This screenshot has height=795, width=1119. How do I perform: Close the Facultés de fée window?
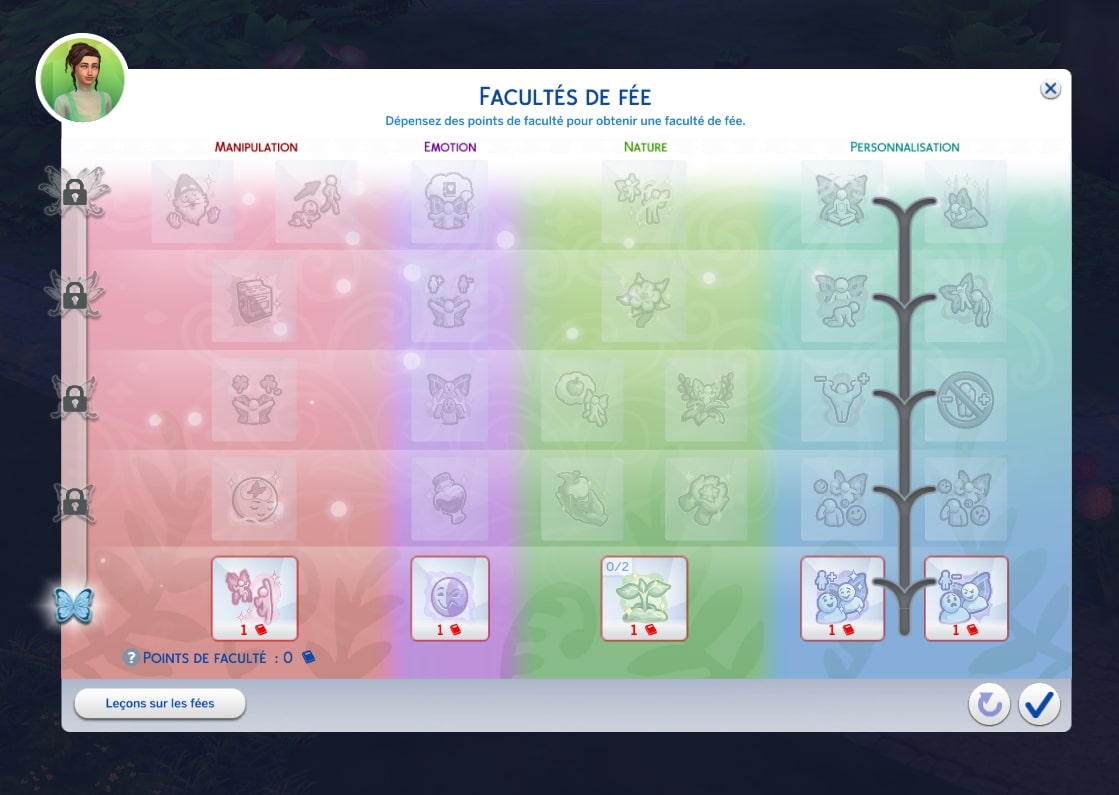1050,89
